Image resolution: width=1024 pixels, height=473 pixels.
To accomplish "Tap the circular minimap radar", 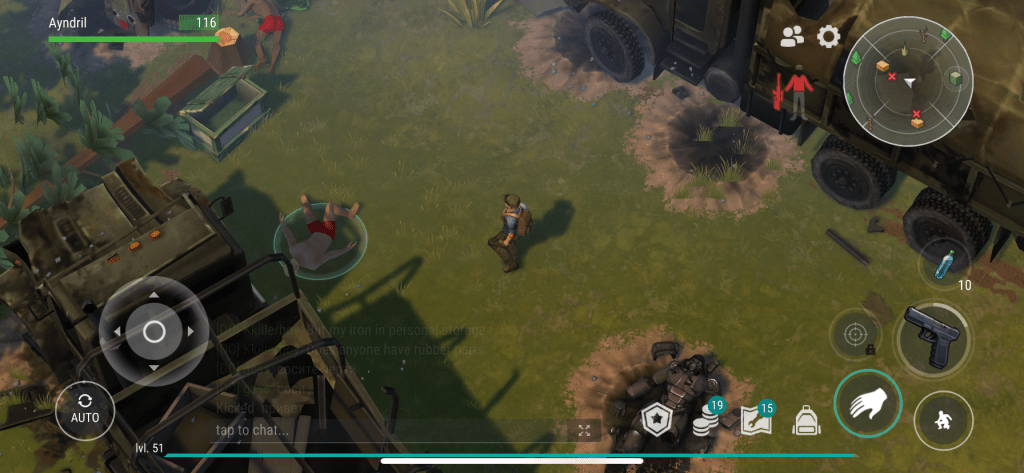I will [x=908, y=81].
